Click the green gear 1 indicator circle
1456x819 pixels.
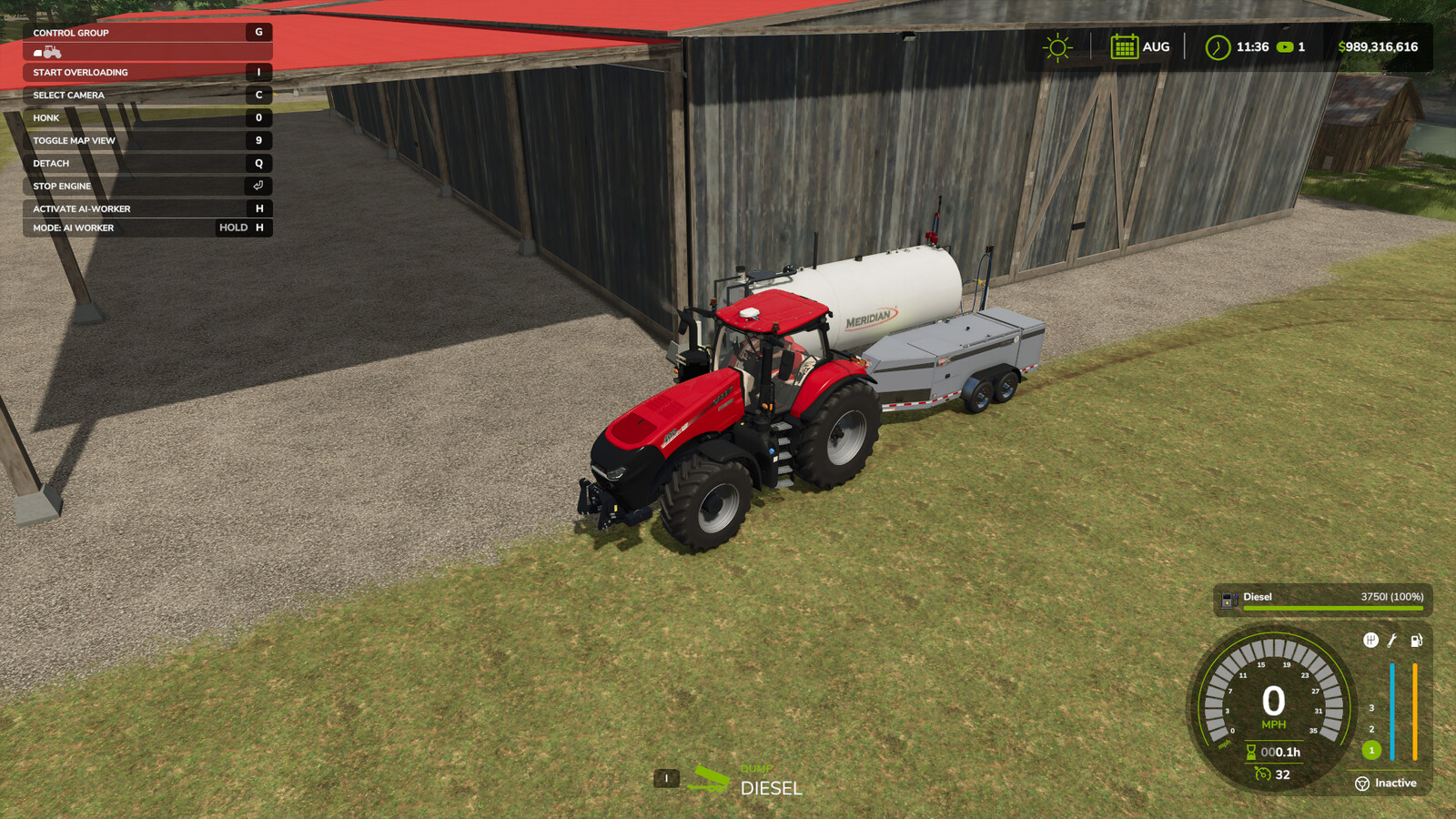click(x=1371, y=750)
